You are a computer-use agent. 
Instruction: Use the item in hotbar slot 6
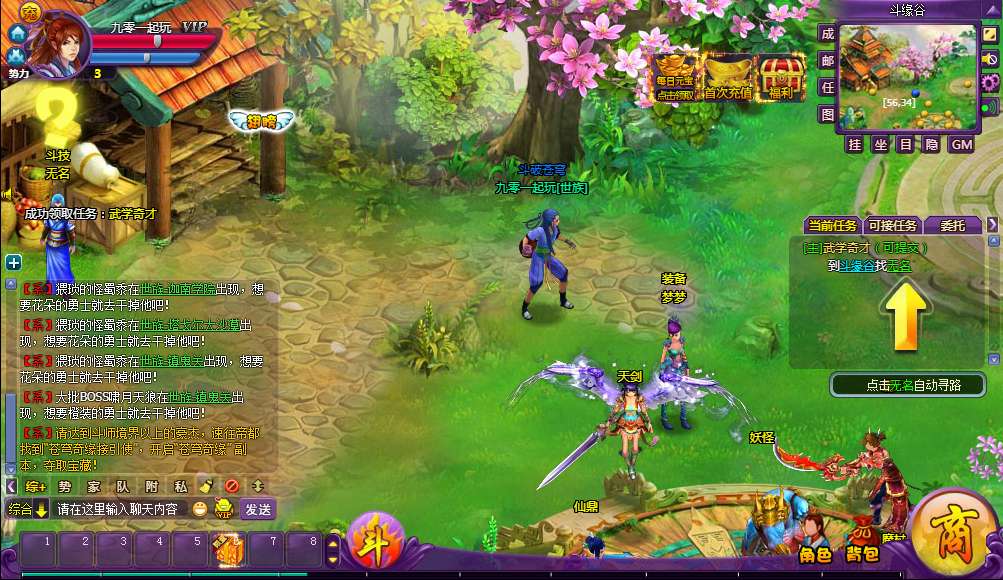pyautogui.click(x=228, y=548)
